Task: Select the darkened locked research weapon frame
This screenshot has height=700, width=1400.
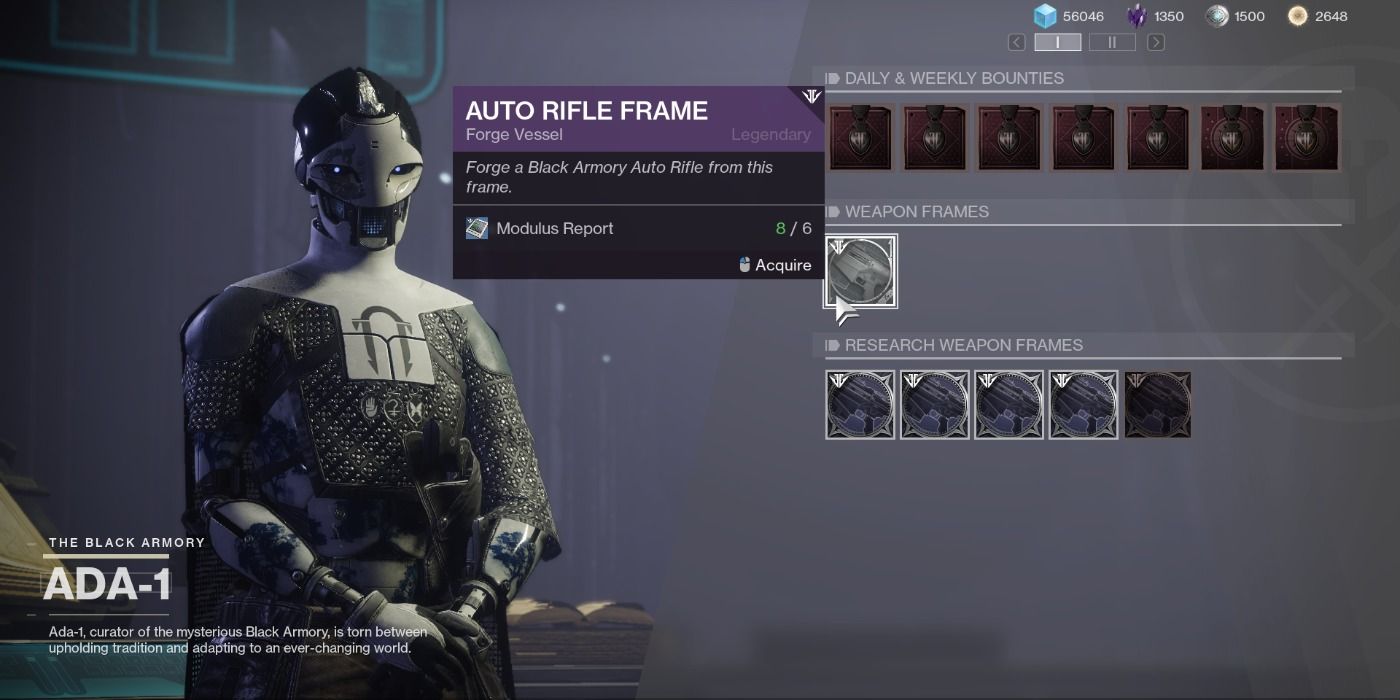Action: tap(1157, 405)
